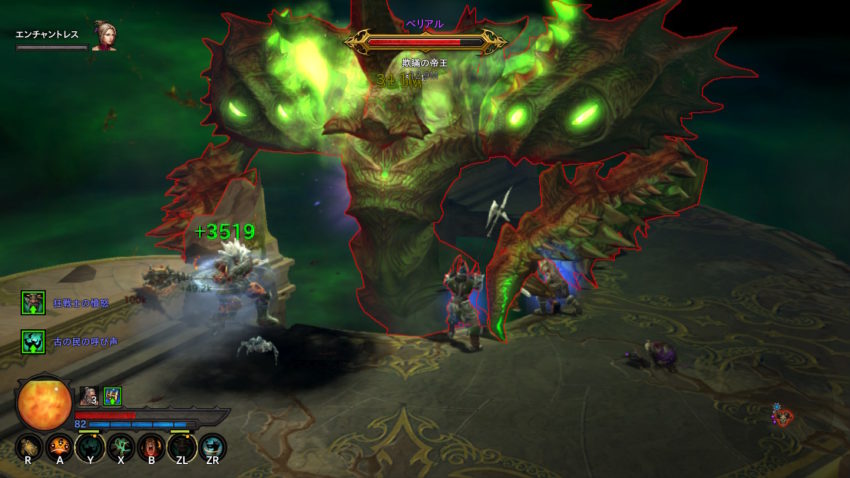
Task: Click the Enchantress follower portrait
Action: 104,35
